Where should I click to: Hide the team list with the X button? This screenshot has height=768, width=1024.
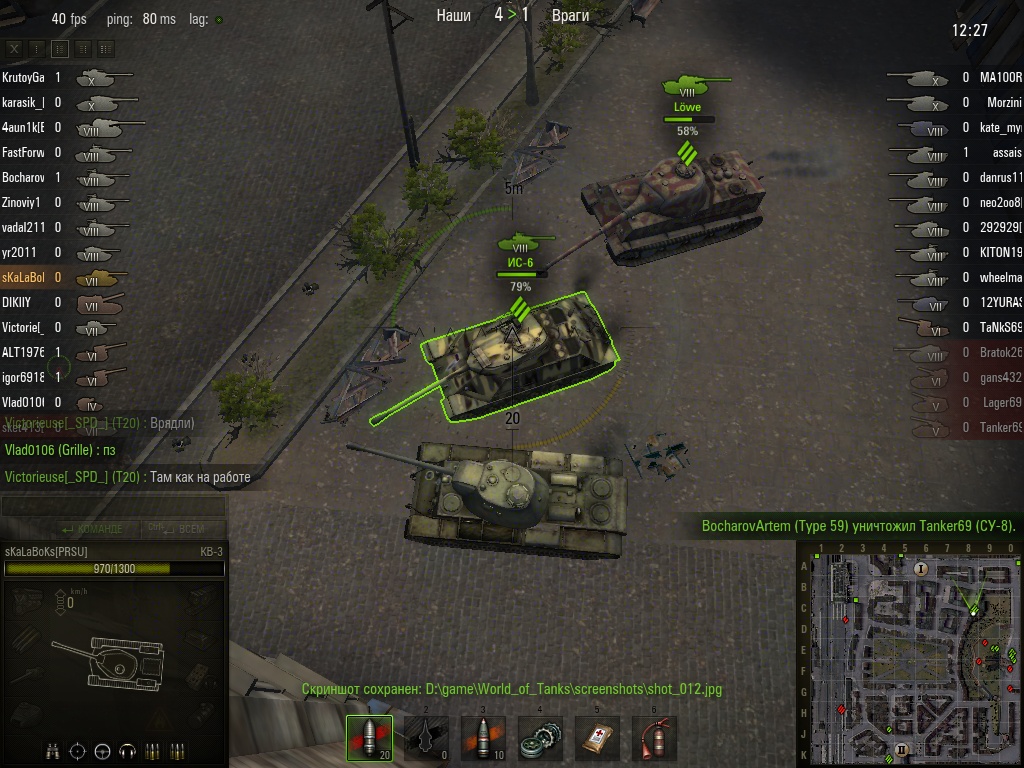(14, 48)
